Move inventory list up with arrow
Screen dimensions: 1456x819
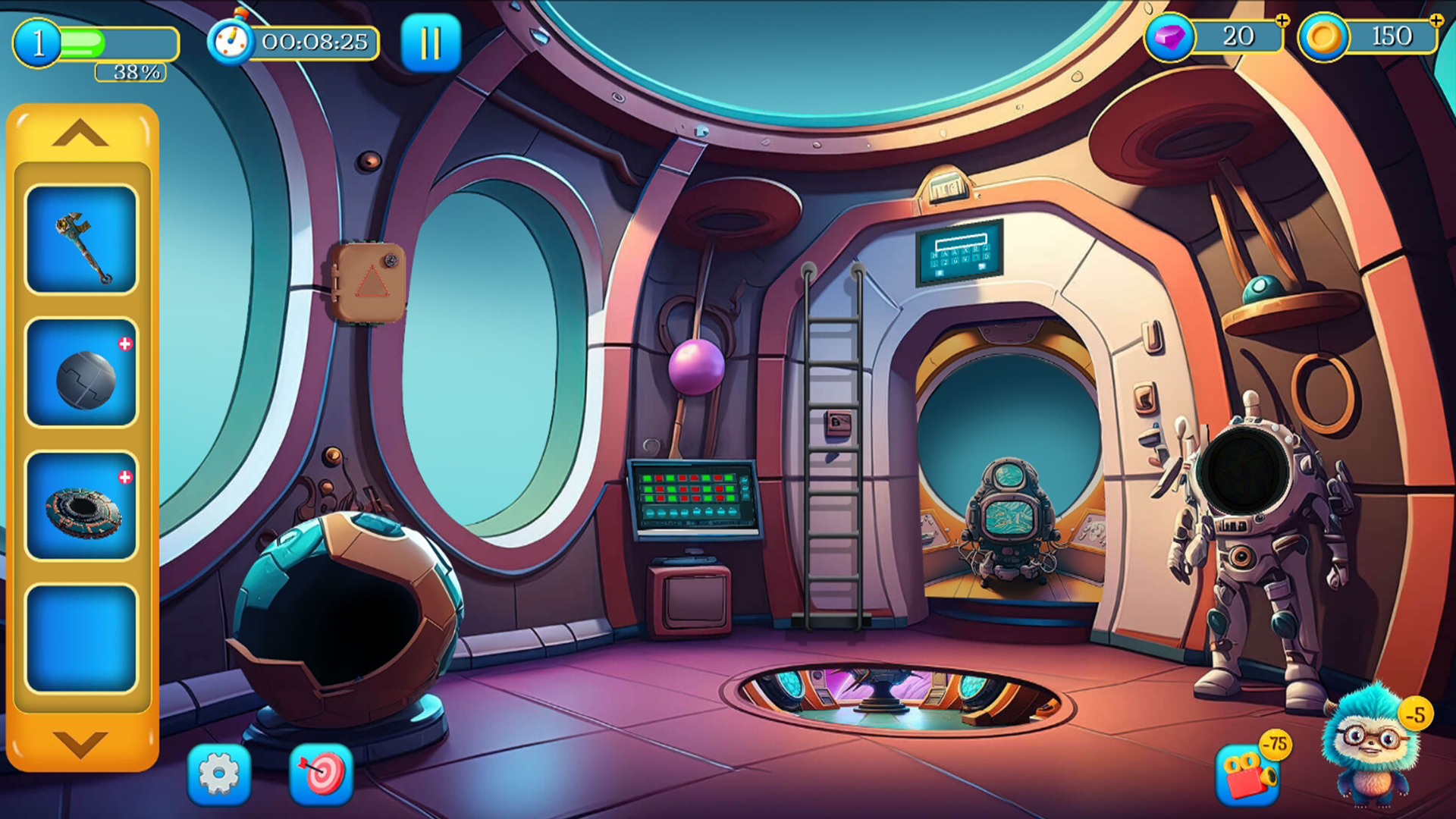pyautogui.click(x=80, y=135)
